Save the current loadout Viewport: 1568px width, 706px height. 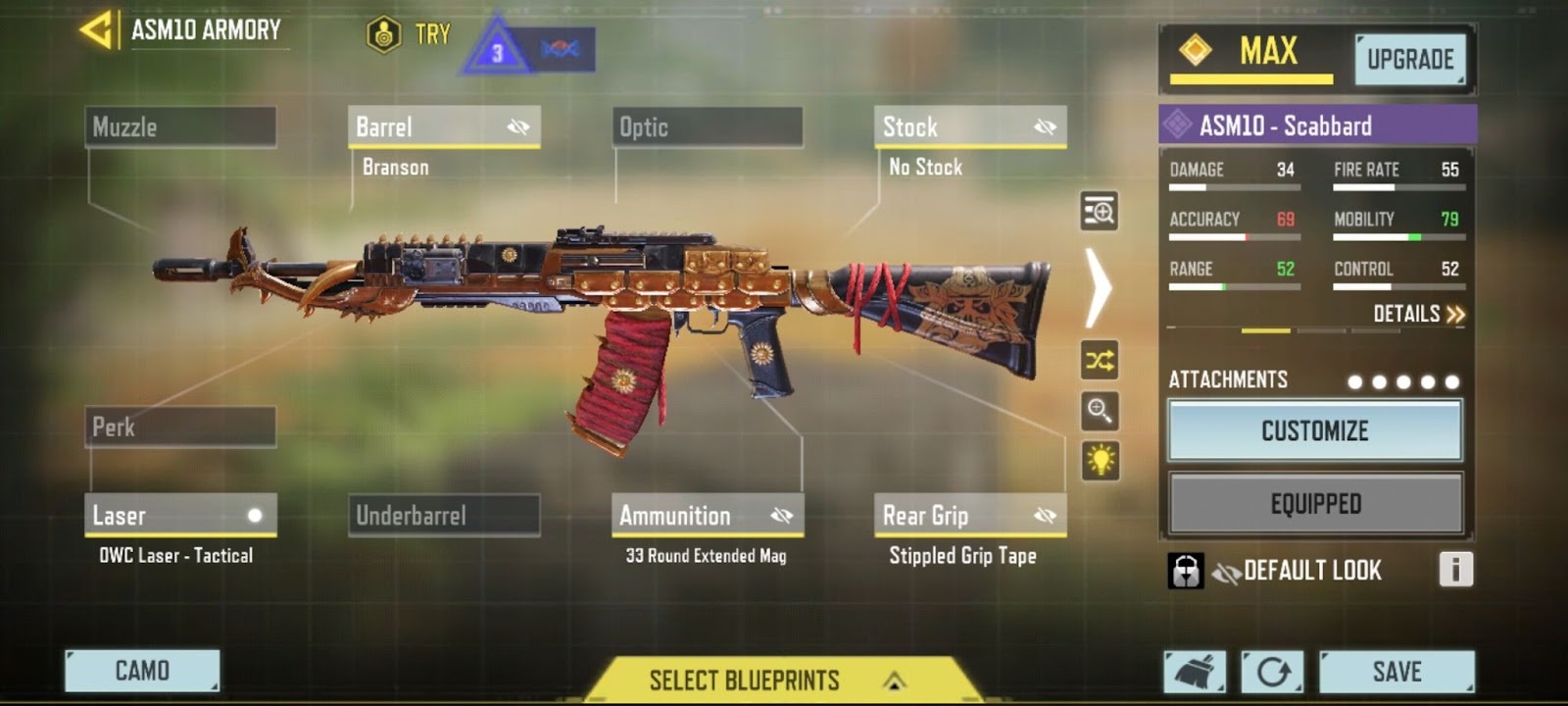pos(1396,672)
